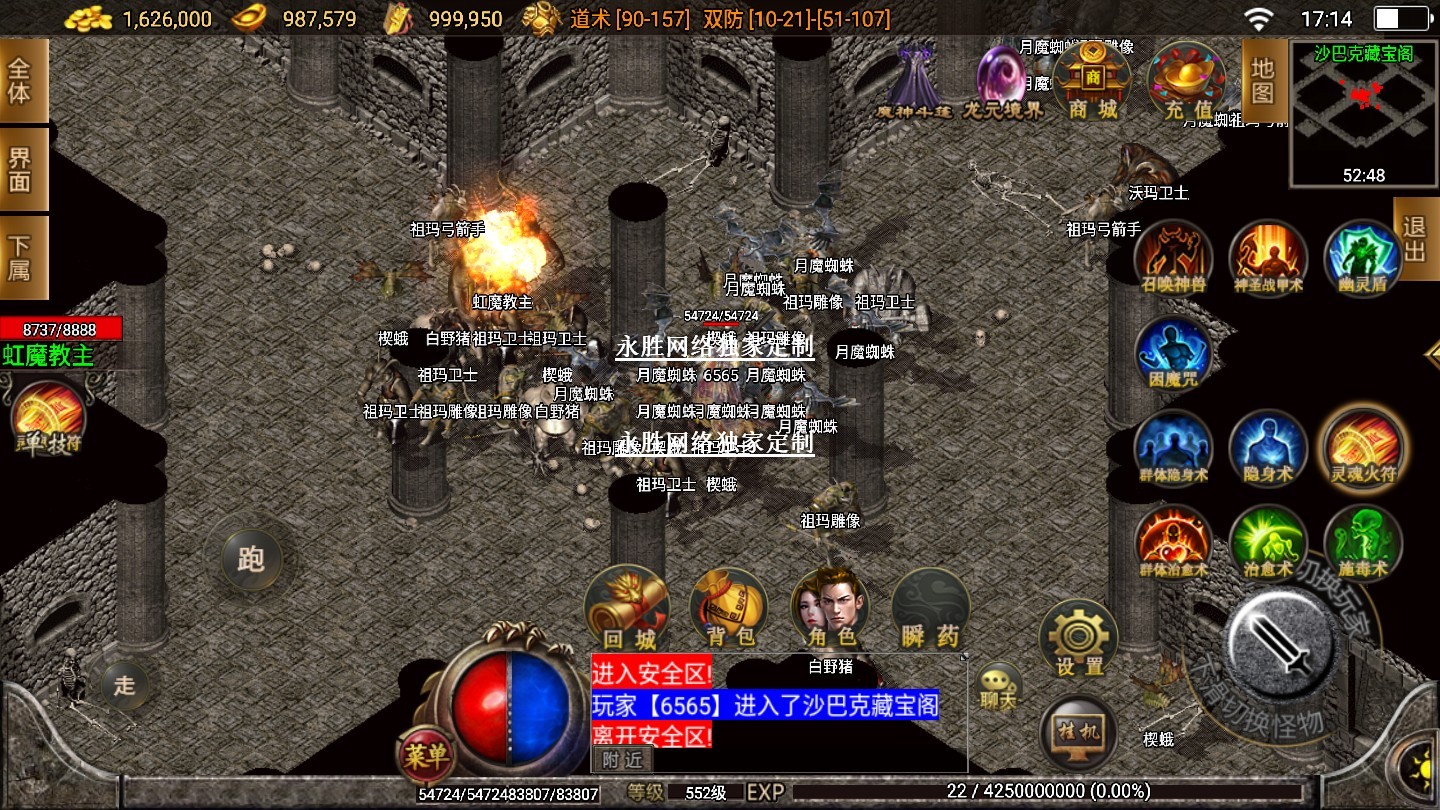The image size is (1440, 810).
Task: Open the 商城 shop
Action: pyautogui.click(x=1091, y=81)
